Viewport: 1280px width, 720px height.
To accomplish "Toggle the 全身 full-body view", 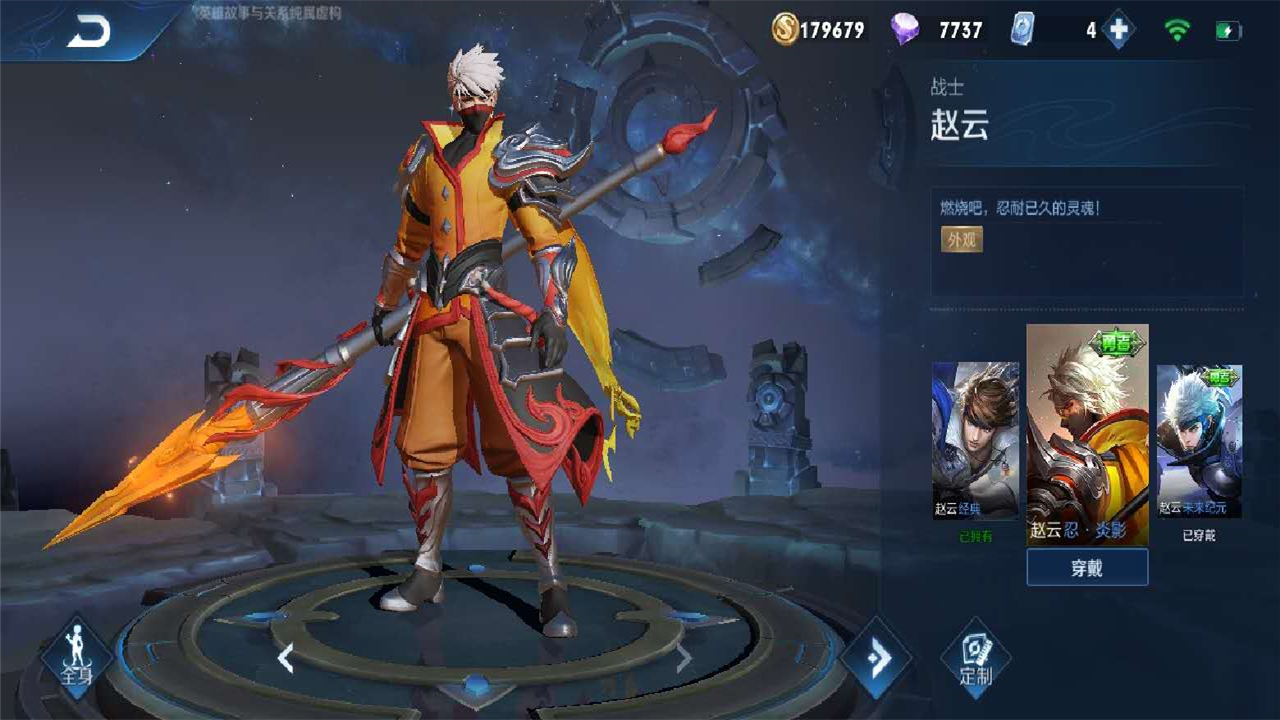I will click(77, 657).
